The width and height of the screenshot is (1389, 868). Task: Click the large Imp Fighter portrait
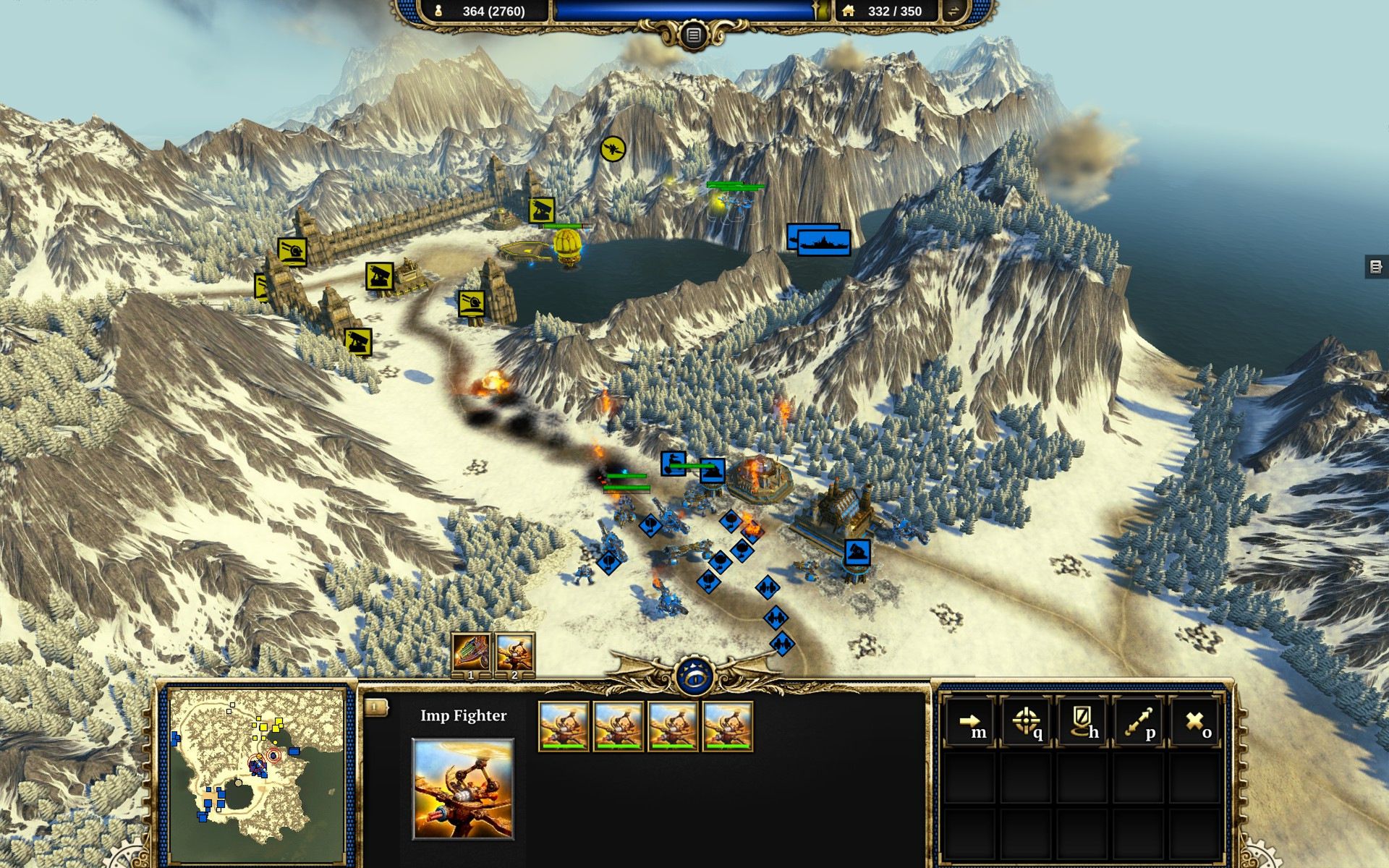point(463,788)
